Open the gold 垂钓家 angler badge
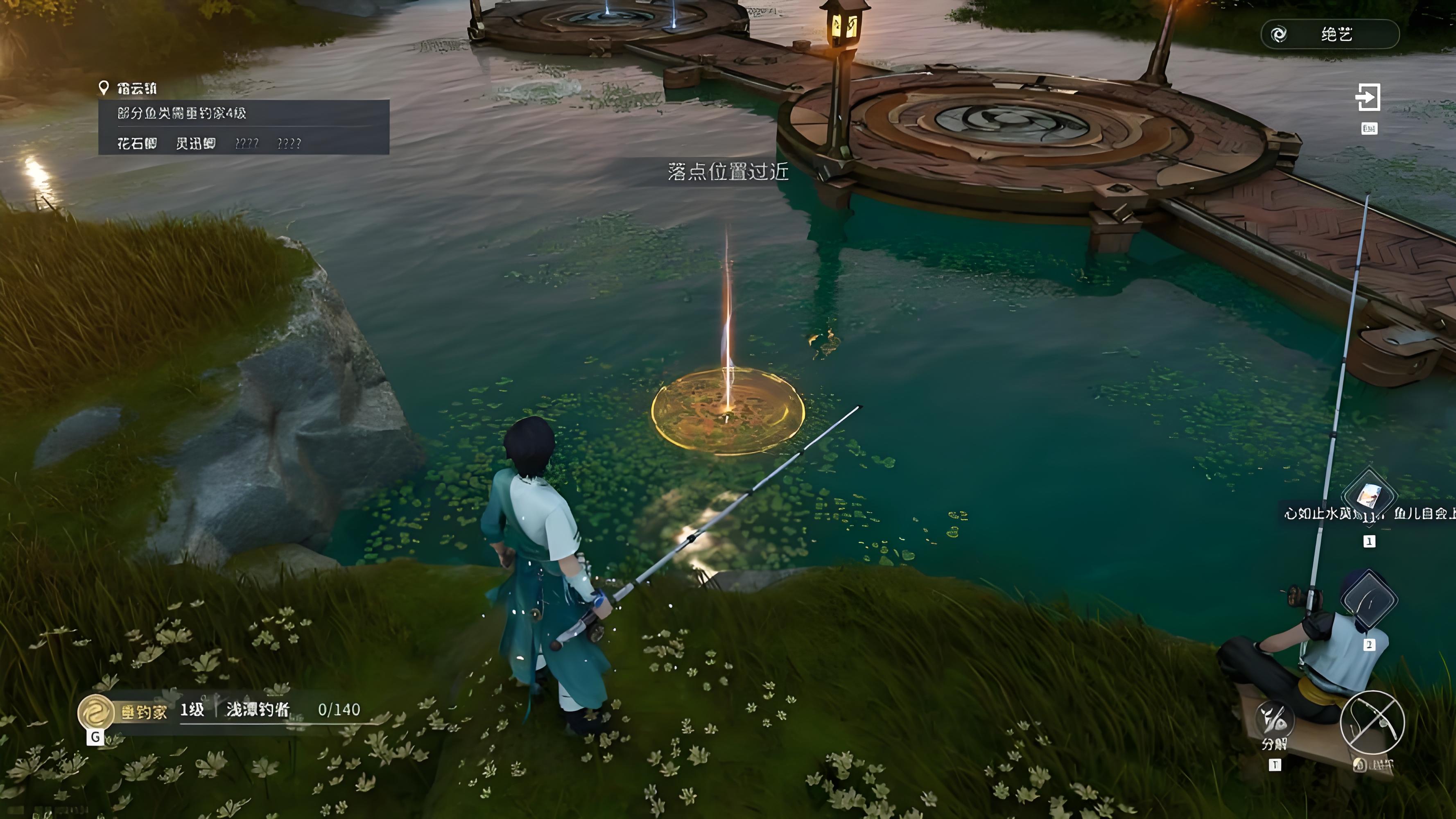 tap(95, 712)
